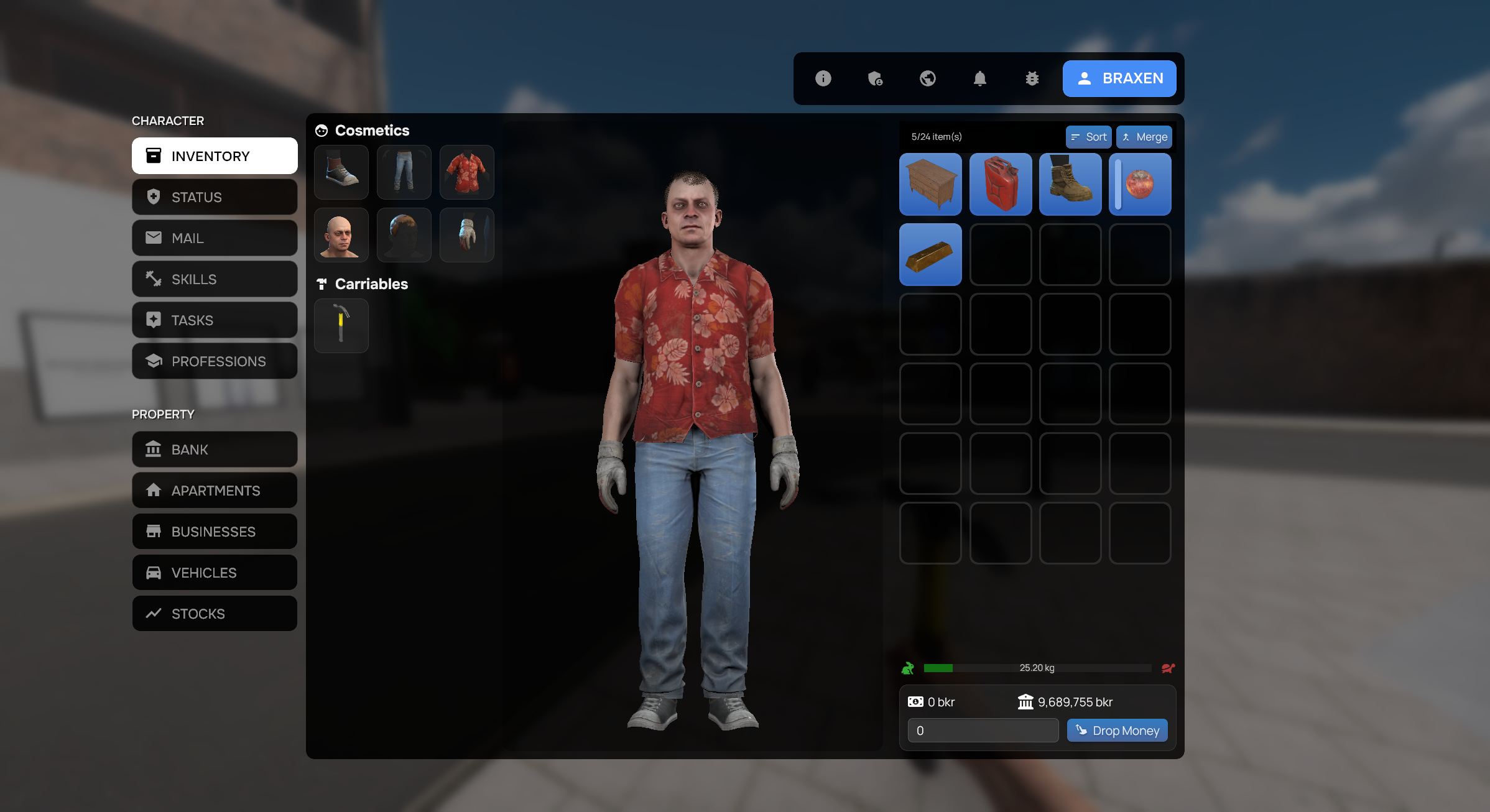The width and height of the screenshot is (1490, 812).
Task: Open the notifications bell icon
Action: (980, 78)
